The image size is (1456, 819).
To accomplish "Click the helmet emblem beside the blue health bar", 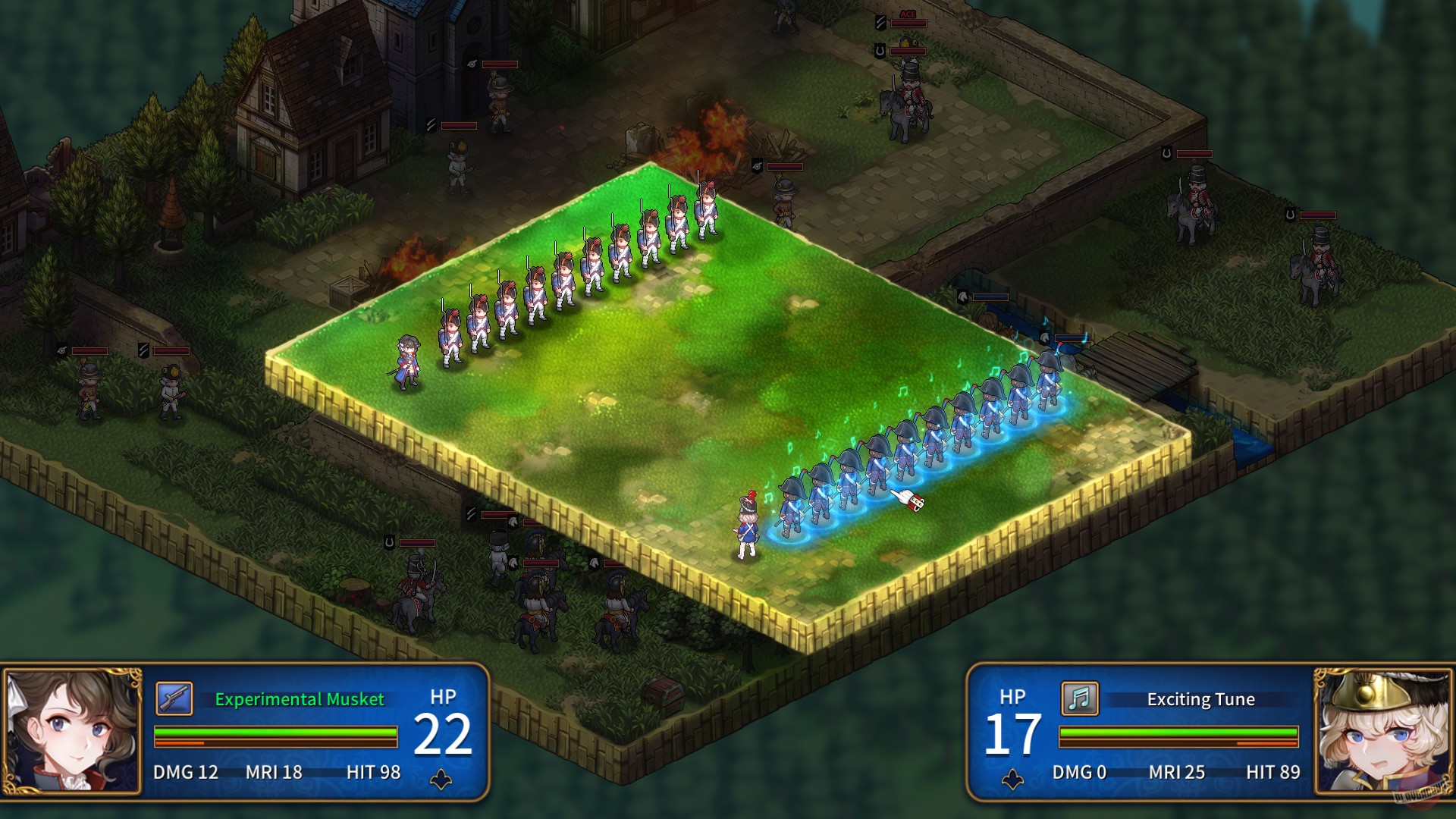I will click(962, 297).
